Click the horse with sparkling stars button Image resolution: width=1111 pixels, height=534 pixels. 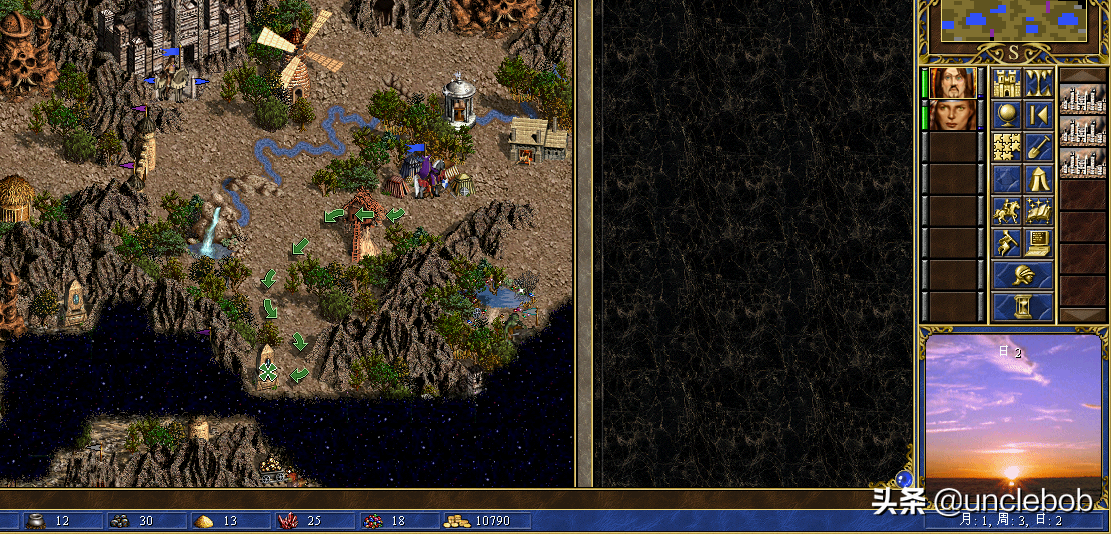pyautogui.click(x=1038, y=211)
